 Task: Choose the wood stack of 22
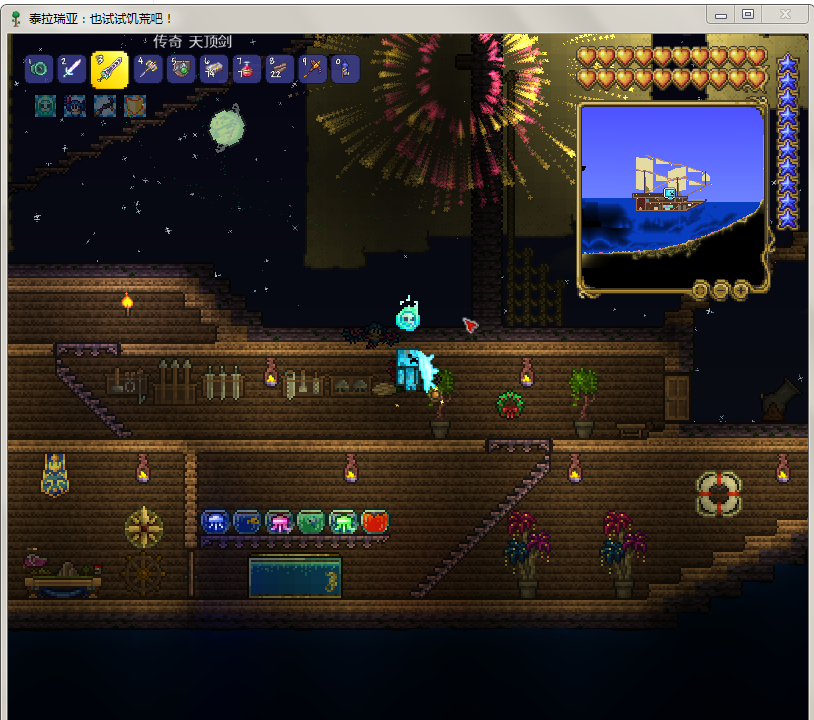point(280,69)
